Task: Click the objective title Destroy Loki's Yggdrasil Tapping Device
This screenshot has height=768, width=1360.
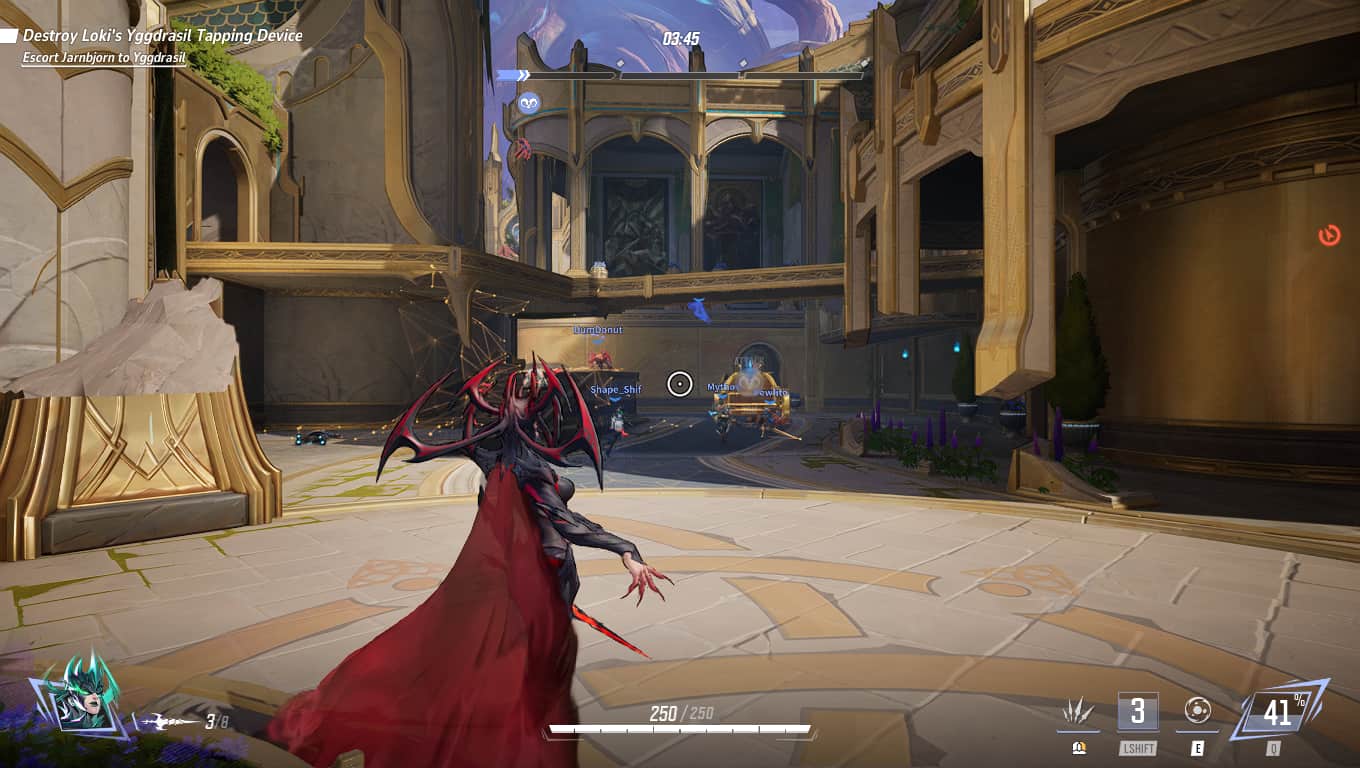Action: click(x=160, y=36)
